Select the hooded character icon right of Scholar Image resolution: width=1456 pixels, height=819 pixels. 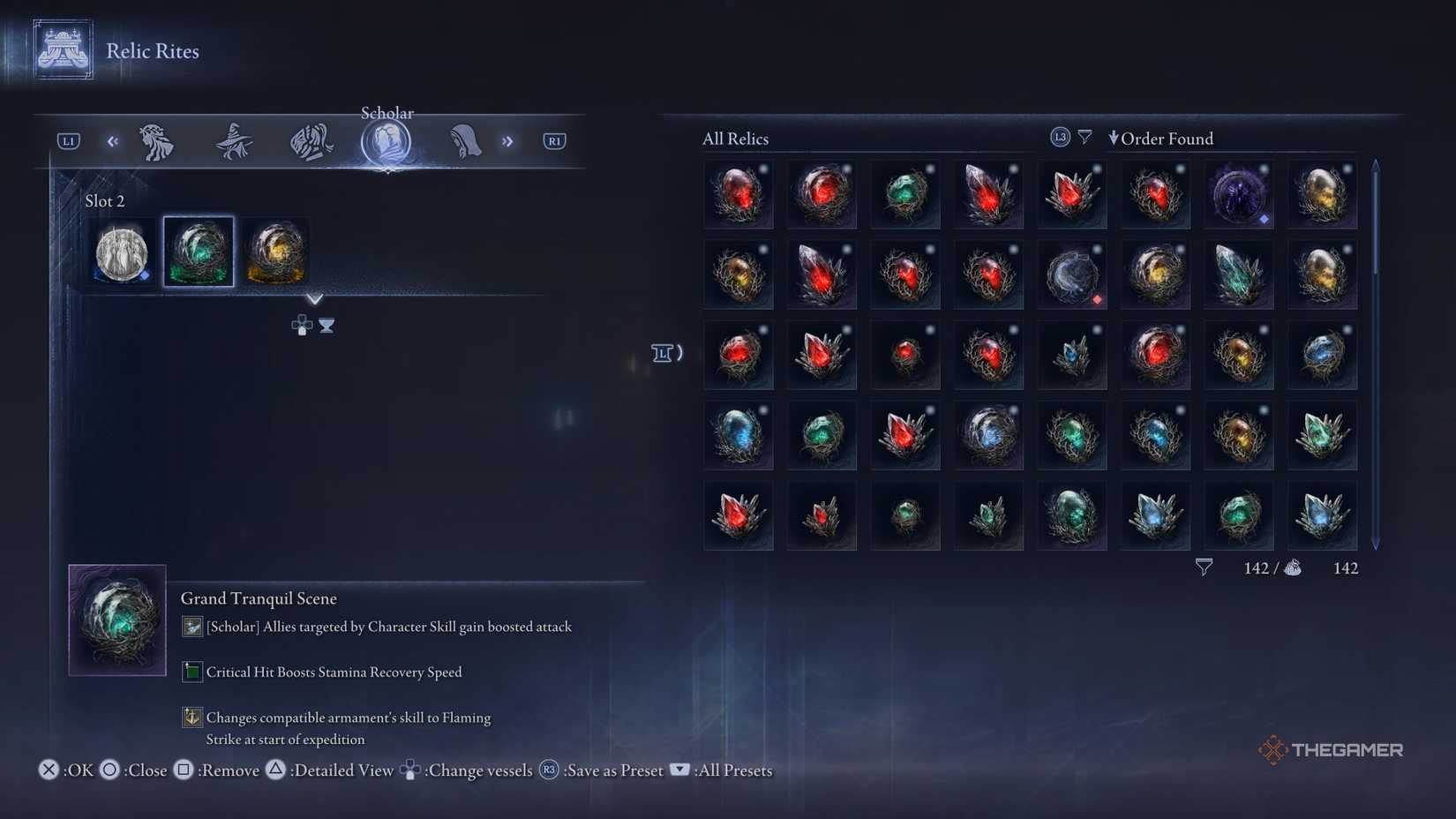coord(465,141)
